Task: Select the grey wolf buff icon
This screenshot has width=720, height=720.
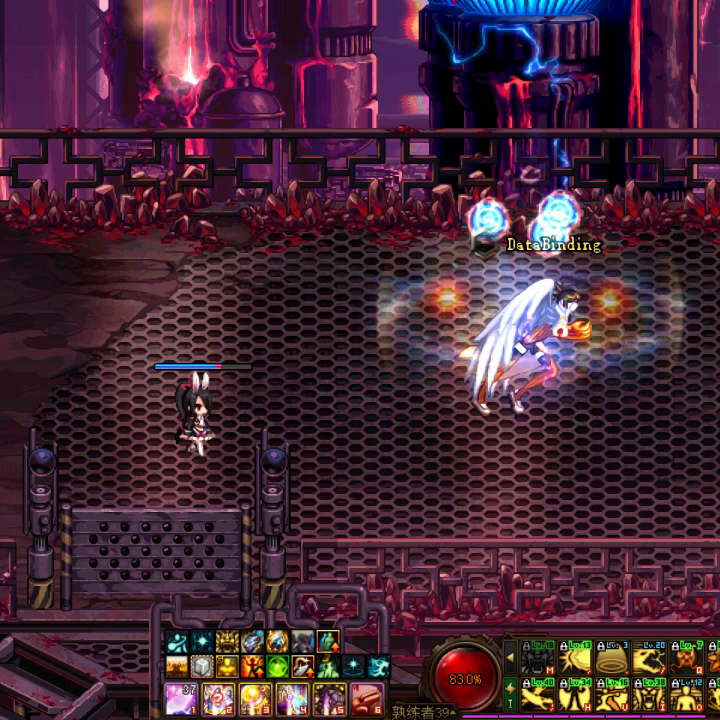Action: (x=303, y=642)
